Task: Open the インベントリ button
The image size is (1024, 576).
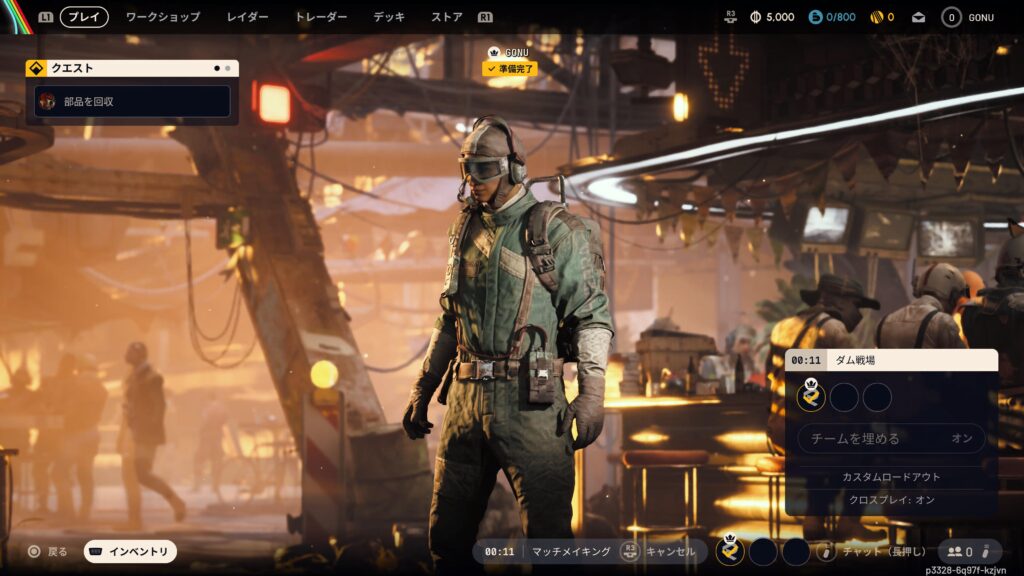Action: click(130, 551)
